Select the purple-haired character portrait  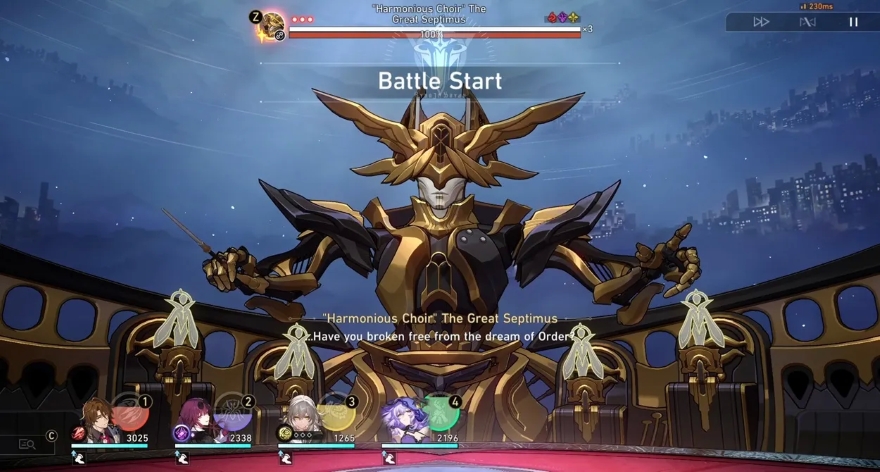click(403, 418)
